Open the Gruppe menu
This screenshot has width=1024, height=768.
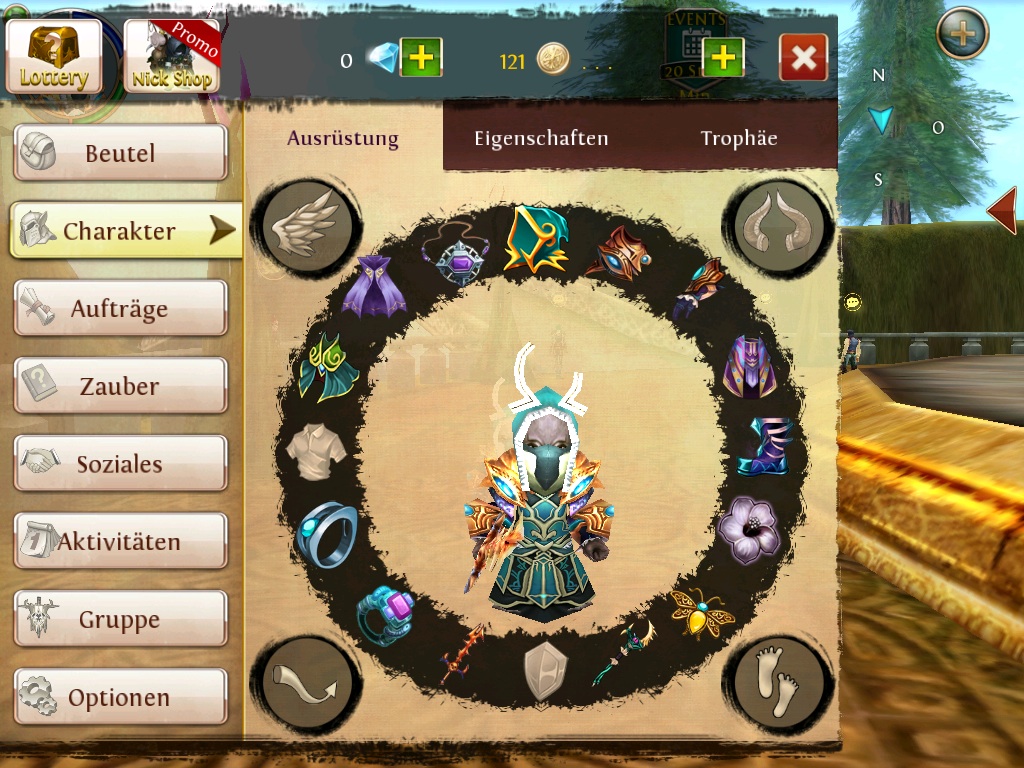click(x=120, y=620)
